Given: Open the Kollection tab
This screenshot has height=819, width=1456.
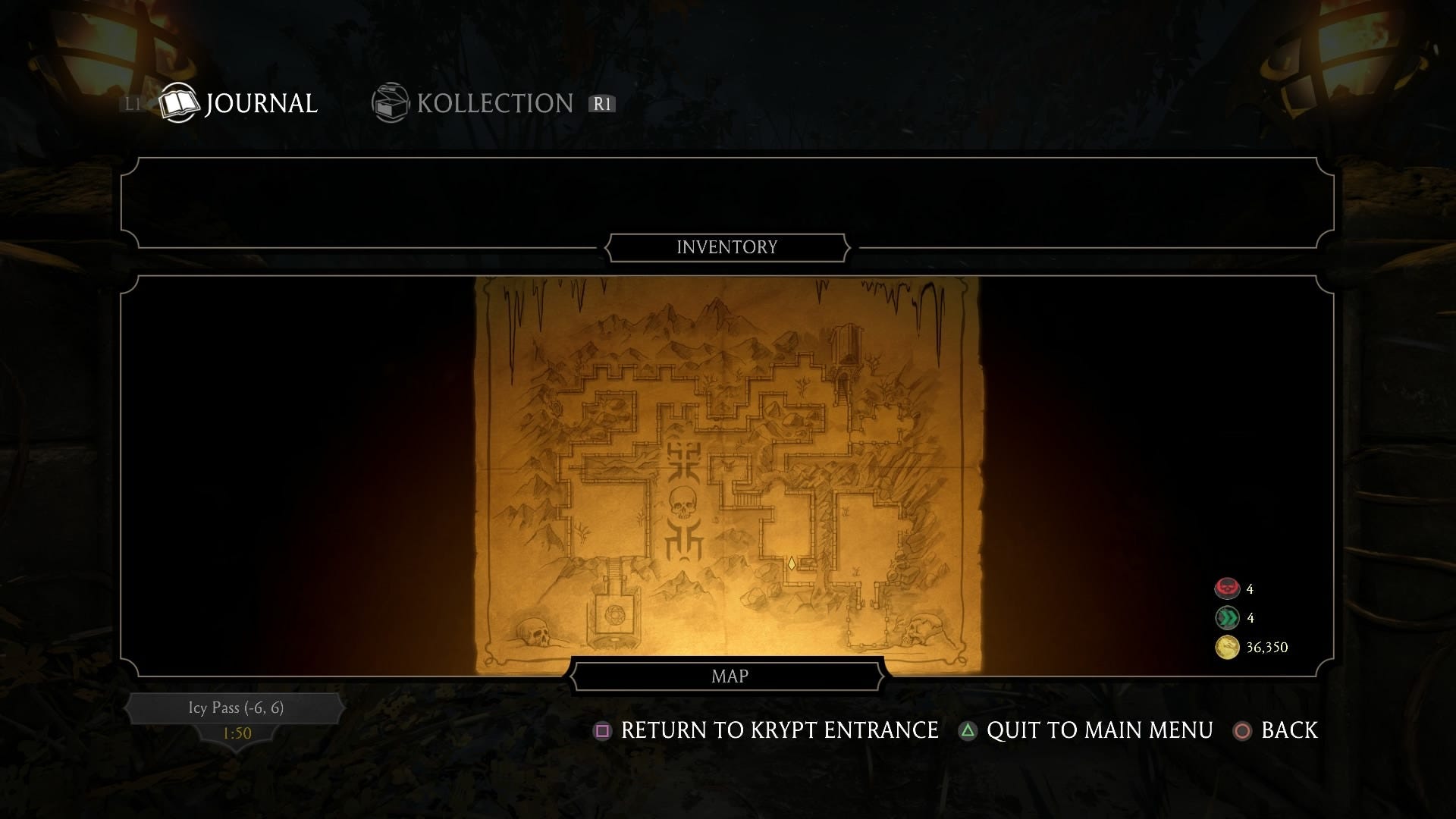Looking at the screenshot, I should click(474, 103).
